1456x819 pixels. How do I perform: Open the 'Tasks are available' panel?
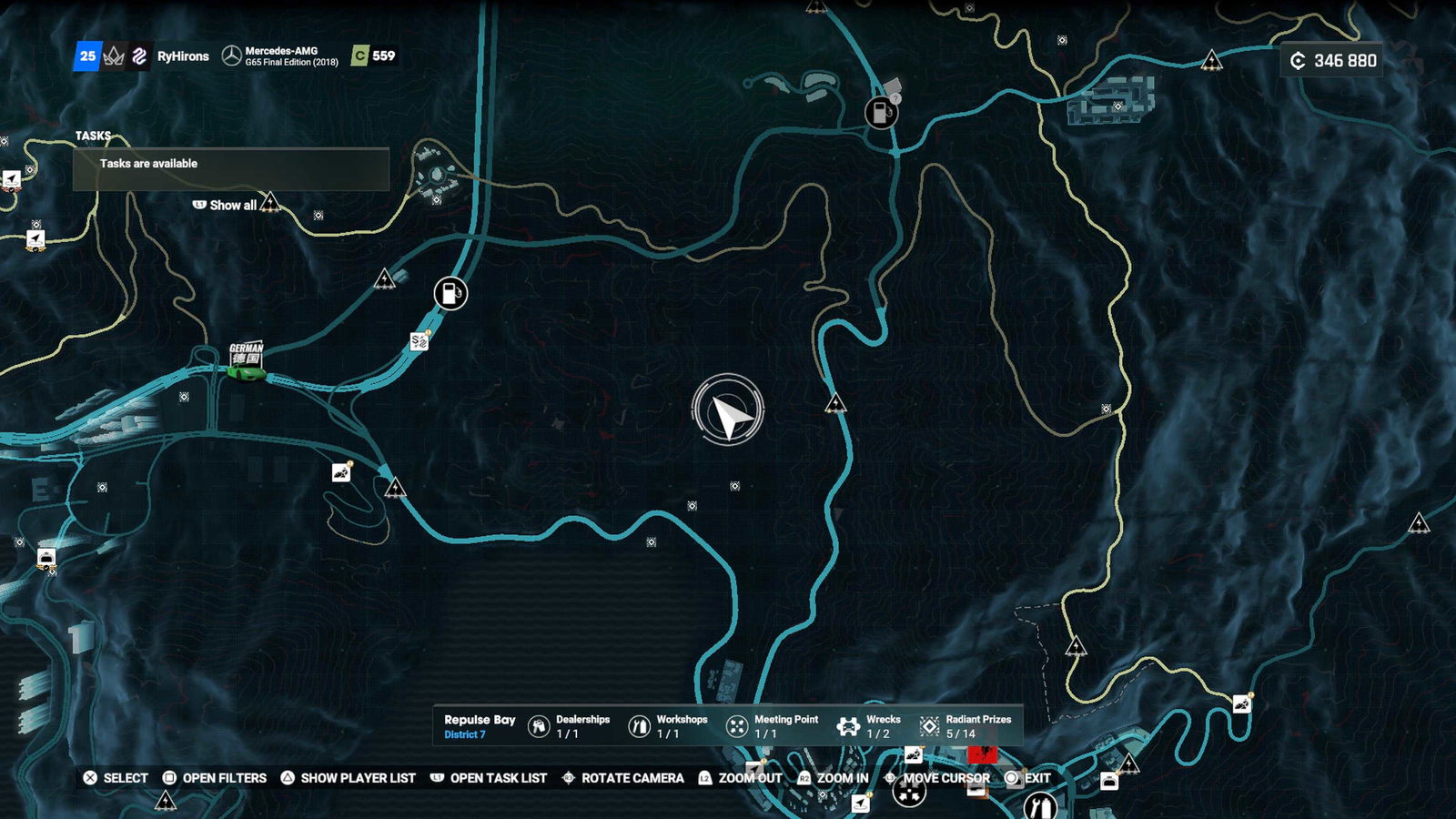tap(231, 168)
